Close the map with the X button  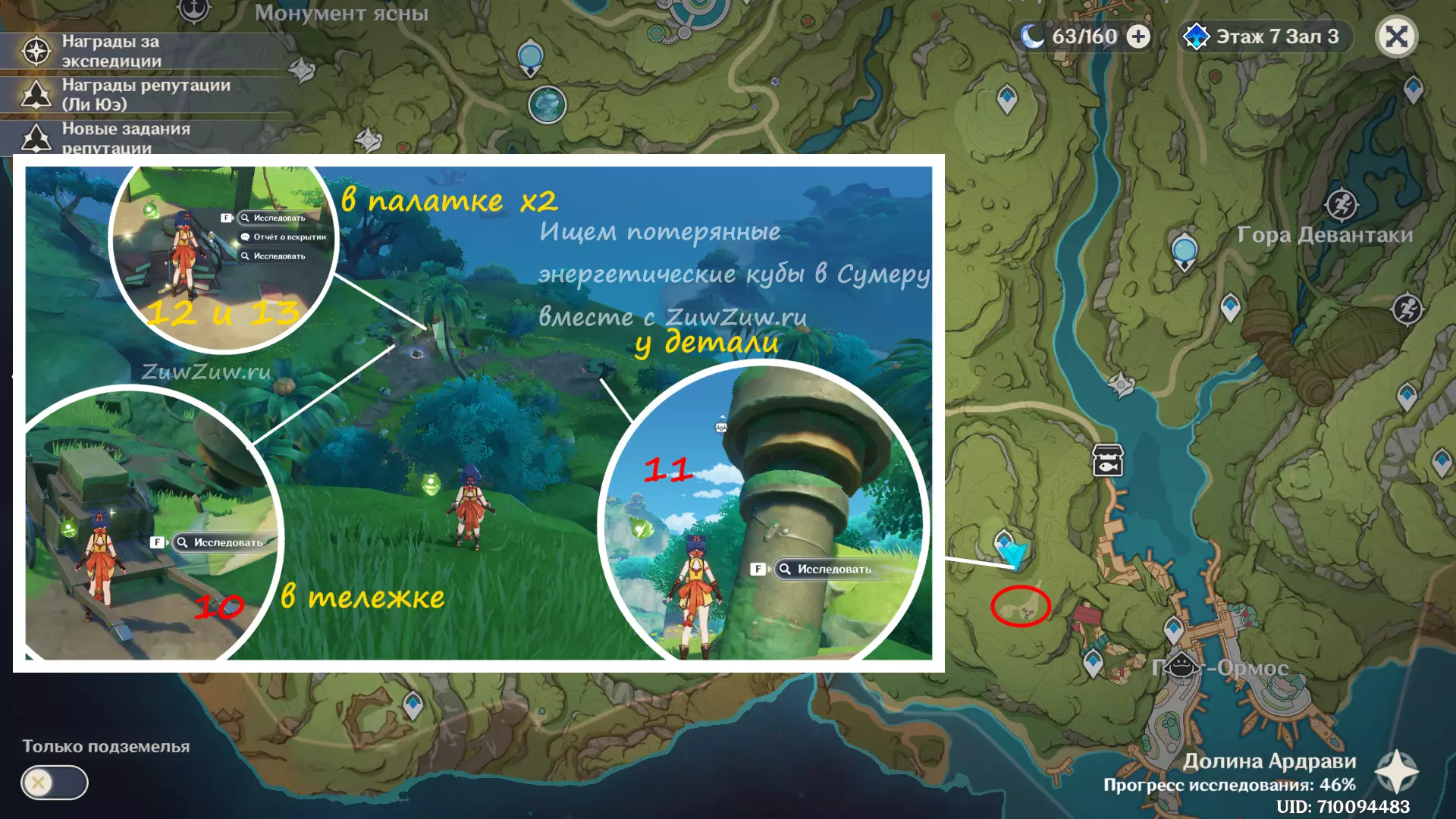coord(1396,36)
